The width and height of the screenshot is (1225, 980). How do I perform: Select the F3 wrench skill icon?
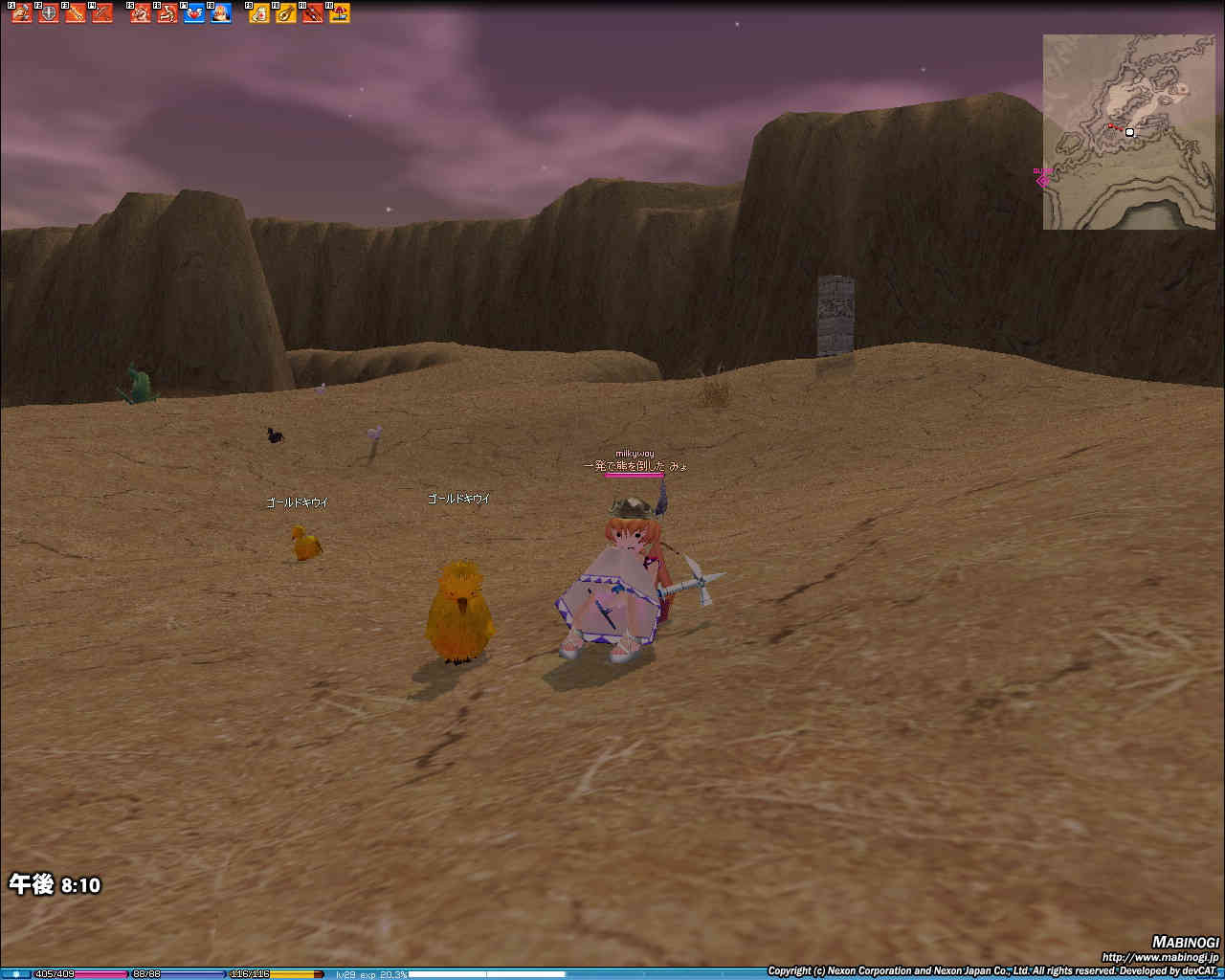(76, 13)
